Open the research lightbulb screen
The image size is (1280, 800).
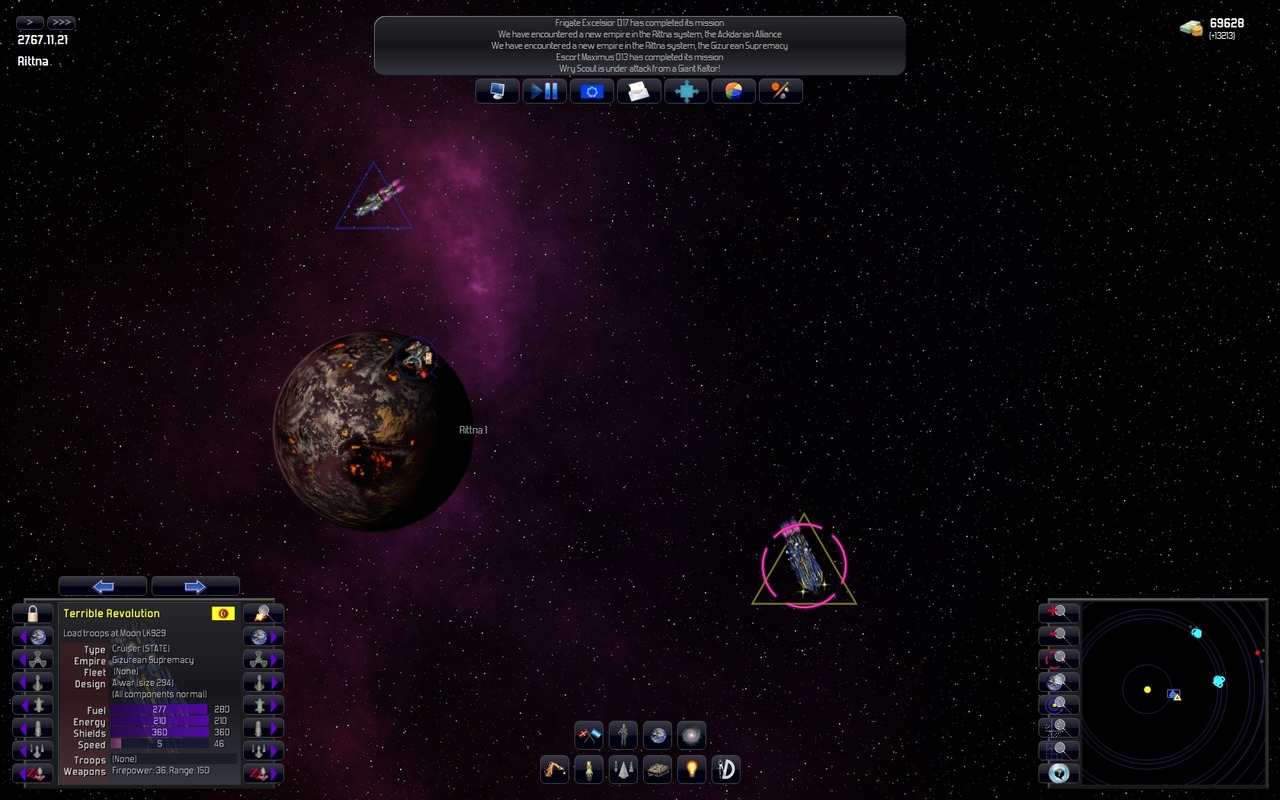[691, 769]
